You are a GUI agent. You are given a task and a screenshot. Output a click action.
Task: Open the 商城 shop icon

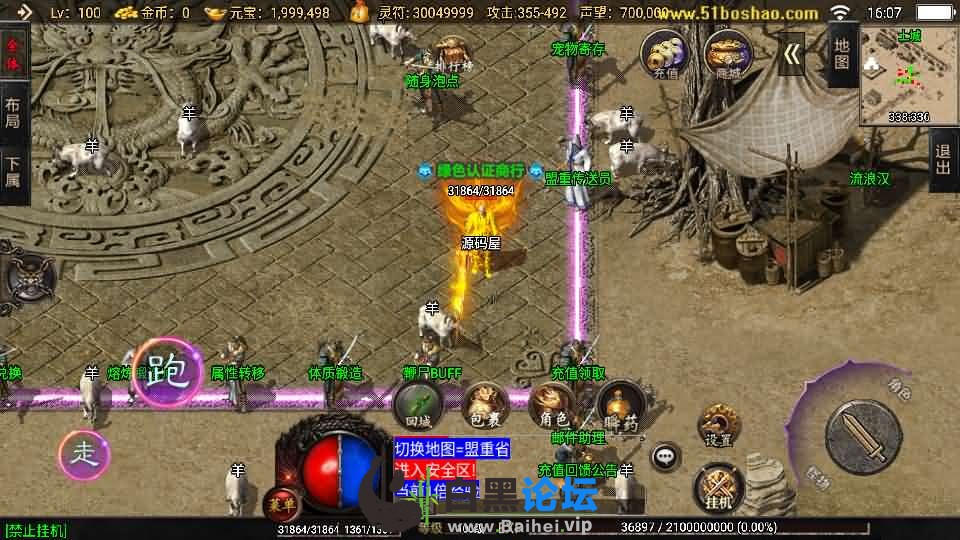pyautogui.click(x=727, y=54)
